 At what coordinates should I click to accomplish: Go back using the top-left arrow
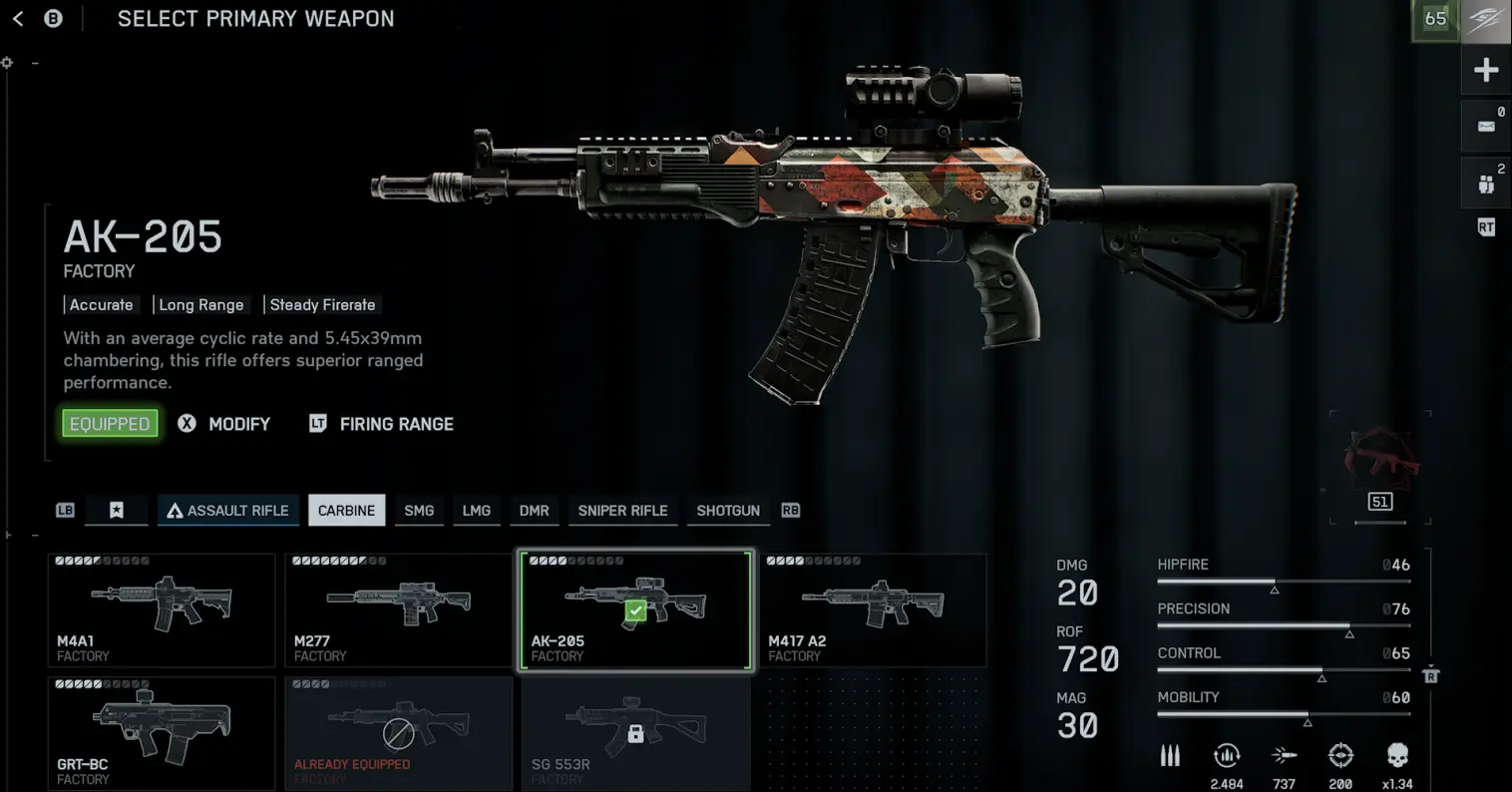click(x=18, y=19)
